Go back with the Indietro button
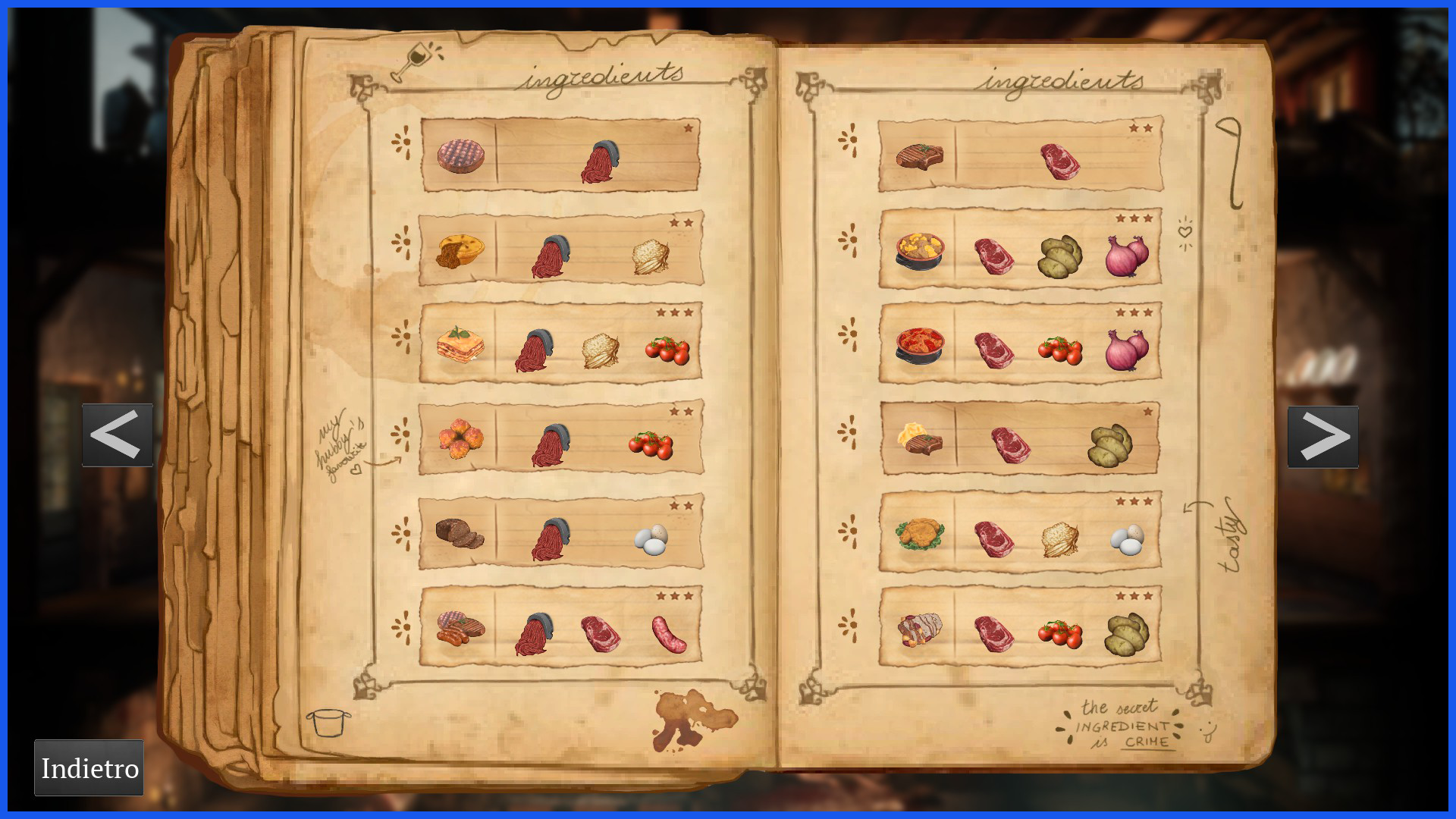This screenshot has height=819, width=1456. point(89,767)
